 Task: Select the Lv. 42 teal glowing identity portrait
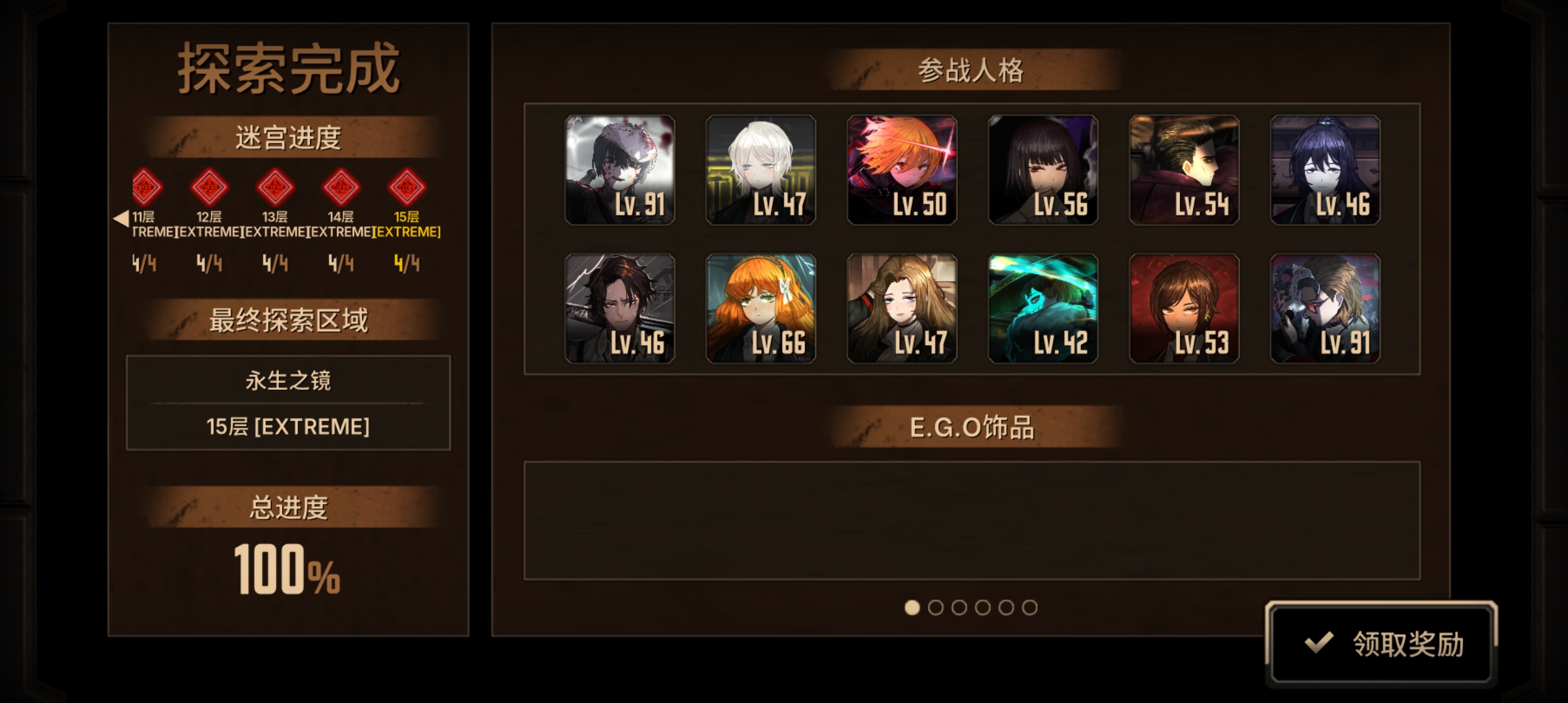tap(1043, 309)
